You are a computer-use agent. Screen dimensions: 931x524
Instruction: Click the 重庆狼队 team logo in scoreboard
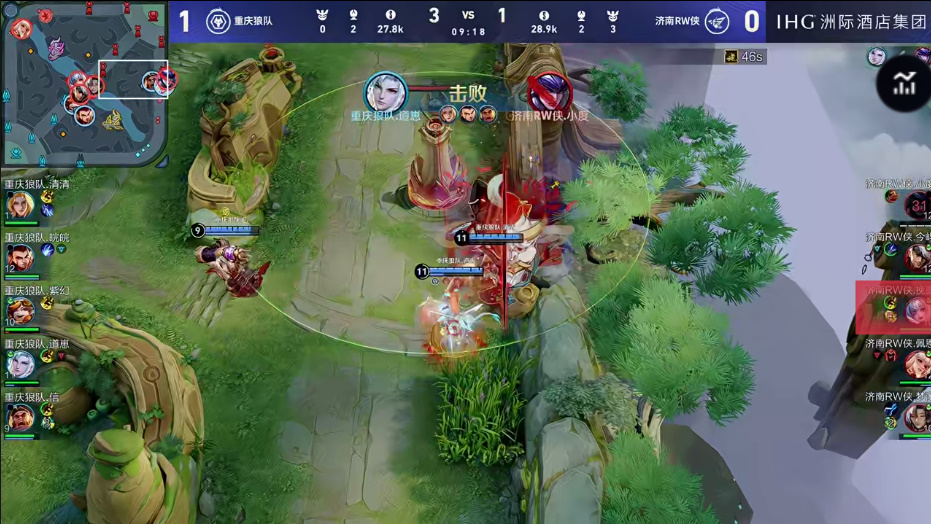(x=215, y=21)
